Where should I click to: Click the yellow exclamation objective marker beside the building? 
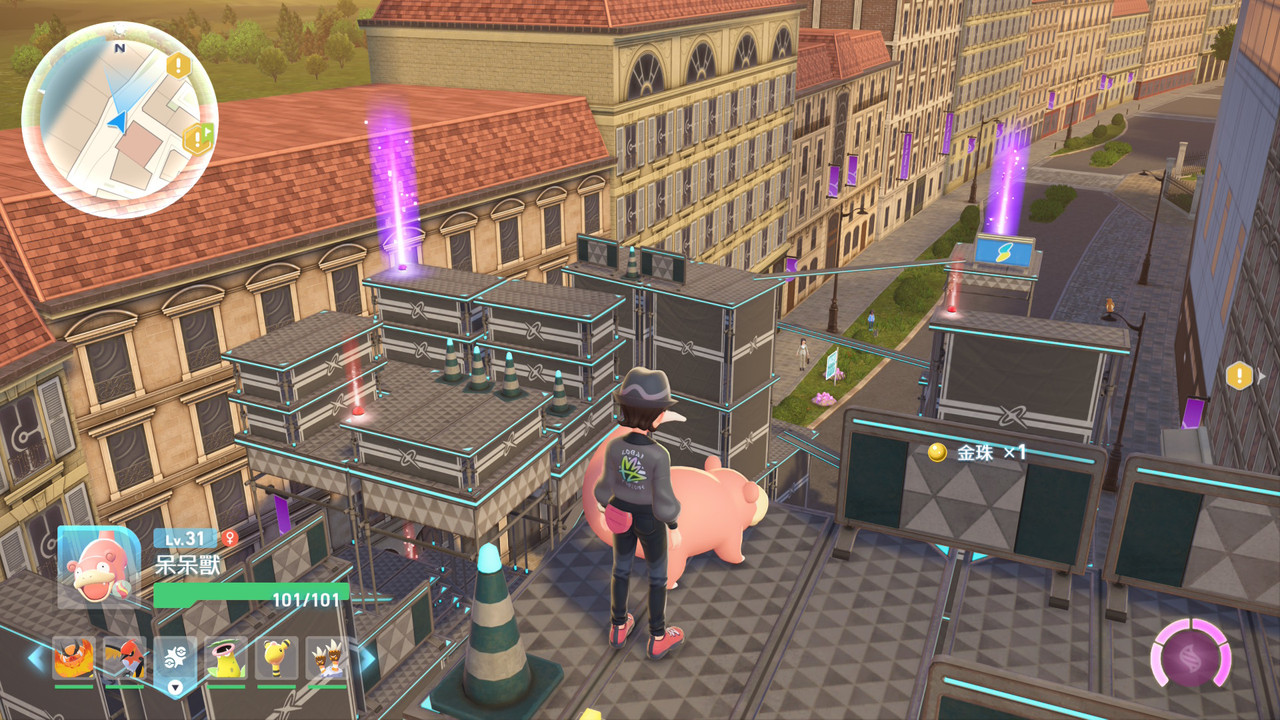(1239, 375)
